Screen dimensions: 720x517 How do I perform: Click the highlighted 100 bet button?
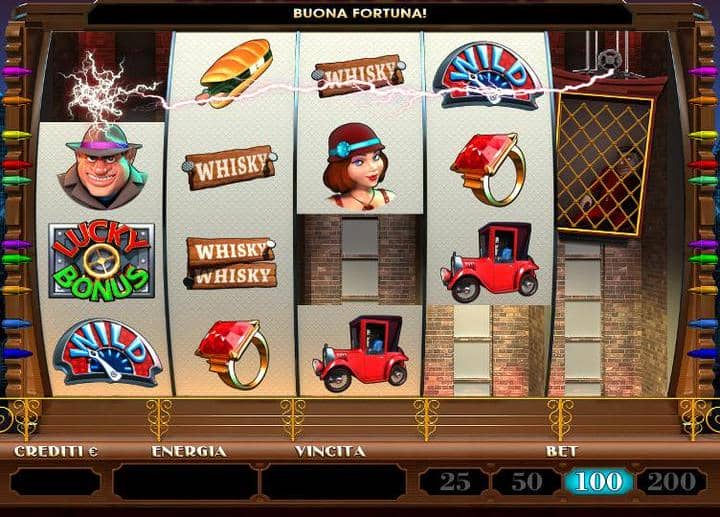click(x=598, y=482)
